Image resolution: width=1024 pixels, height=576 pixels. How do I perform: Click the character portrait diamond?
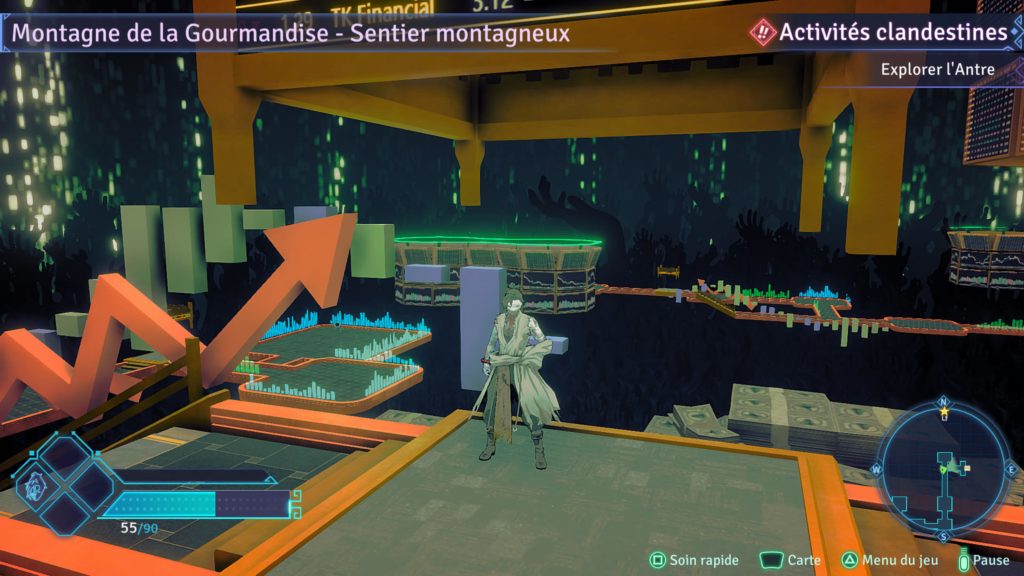[x=33, y=489]
